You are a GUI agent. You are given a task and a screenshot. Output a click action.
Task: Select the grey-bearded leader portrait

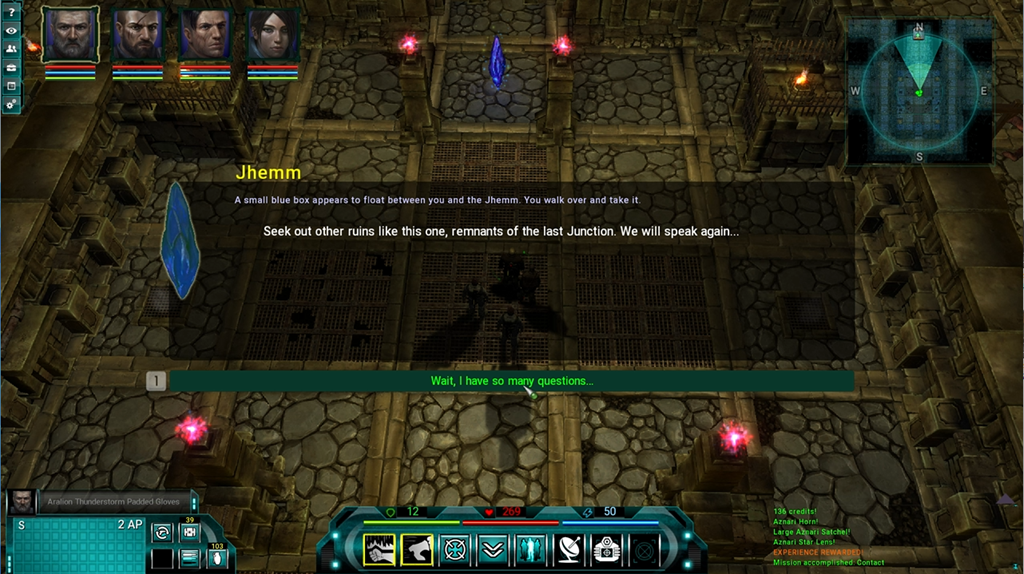pos(70,35)
